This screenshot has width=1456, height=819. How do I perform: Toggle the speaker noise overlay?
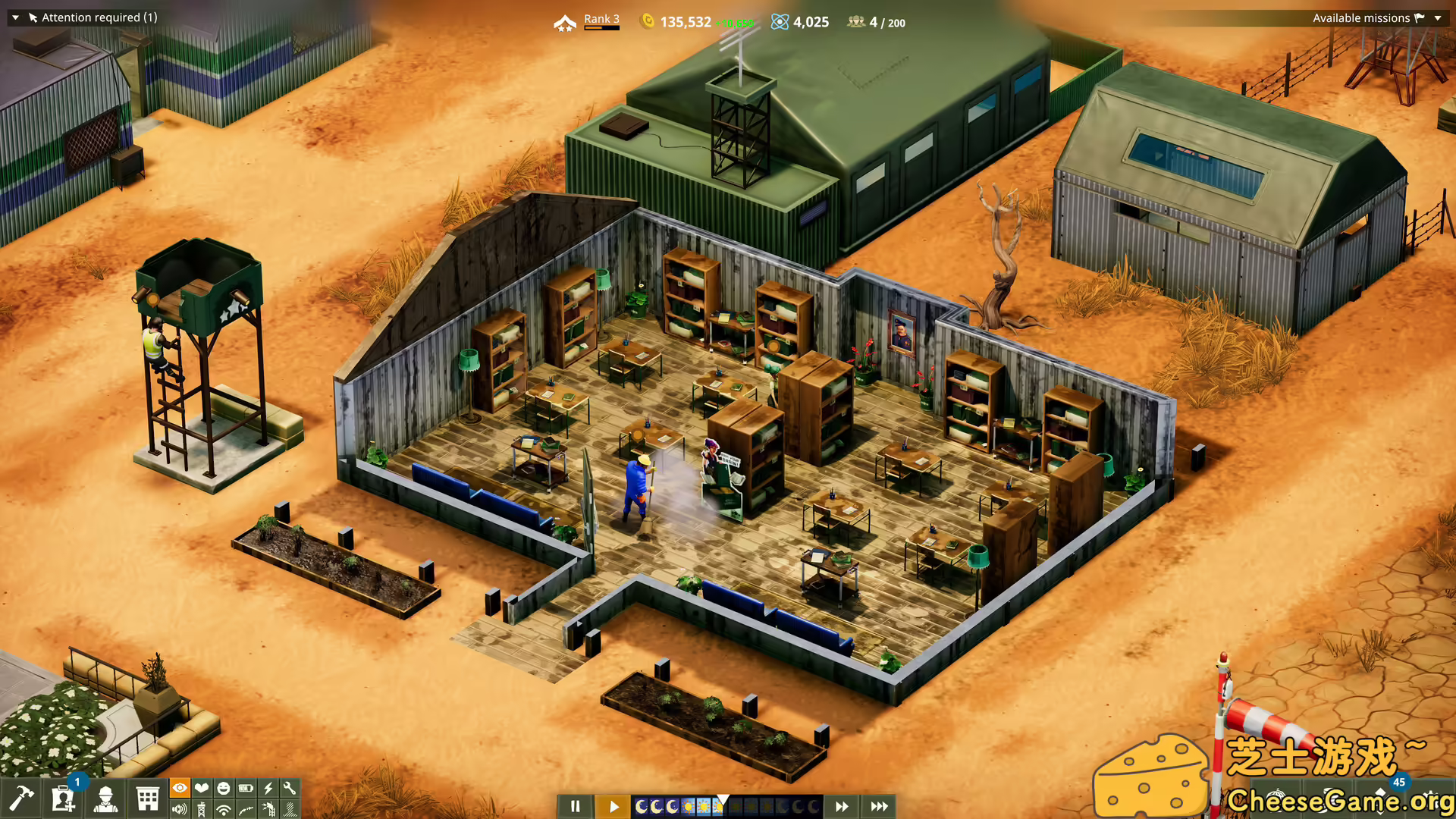pyautogui.click(x=179, y=808)
